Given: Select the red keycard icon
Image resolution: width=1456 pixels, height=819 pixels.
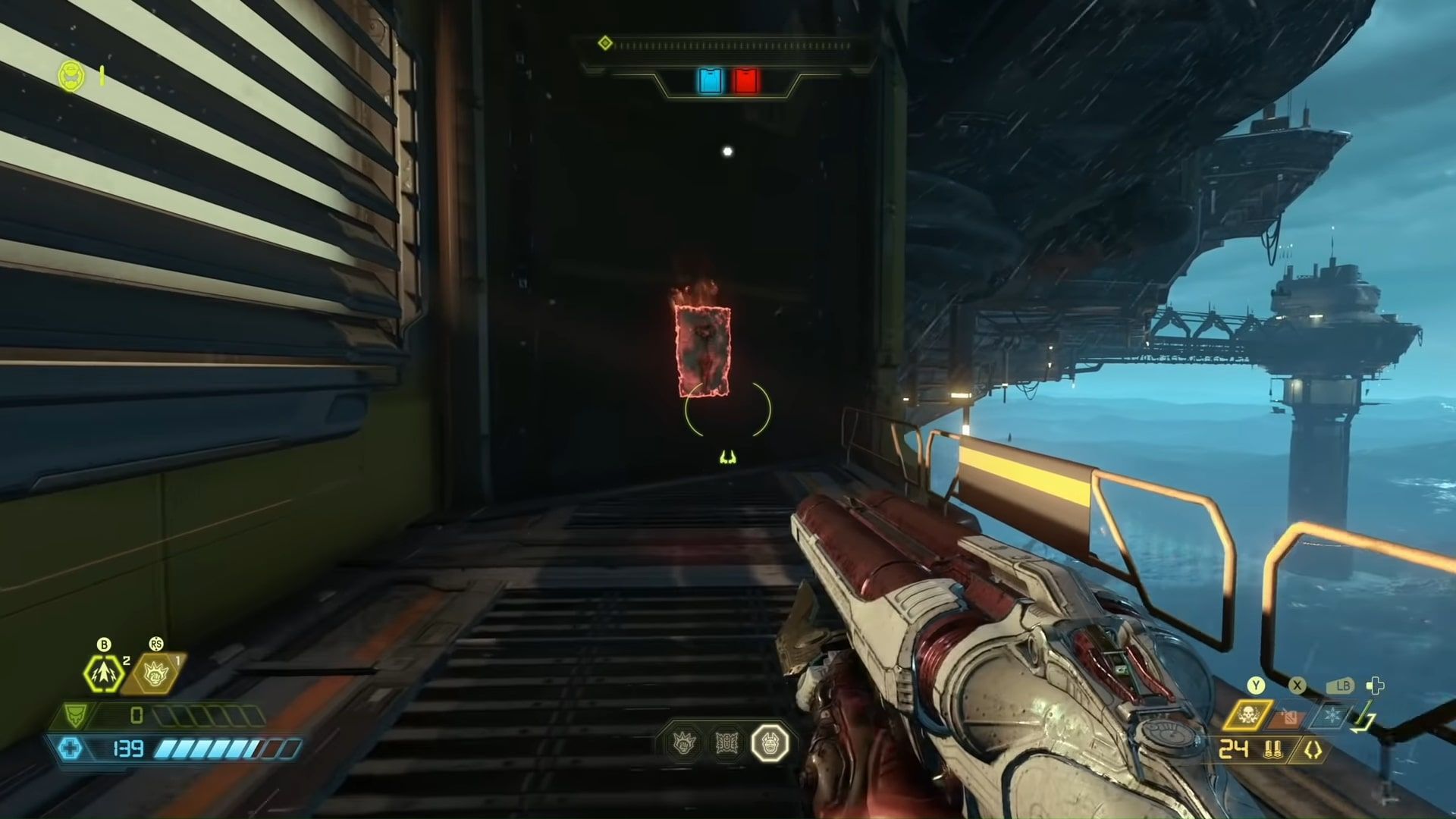Looking at the screenshot, I should tap(745, 81).
